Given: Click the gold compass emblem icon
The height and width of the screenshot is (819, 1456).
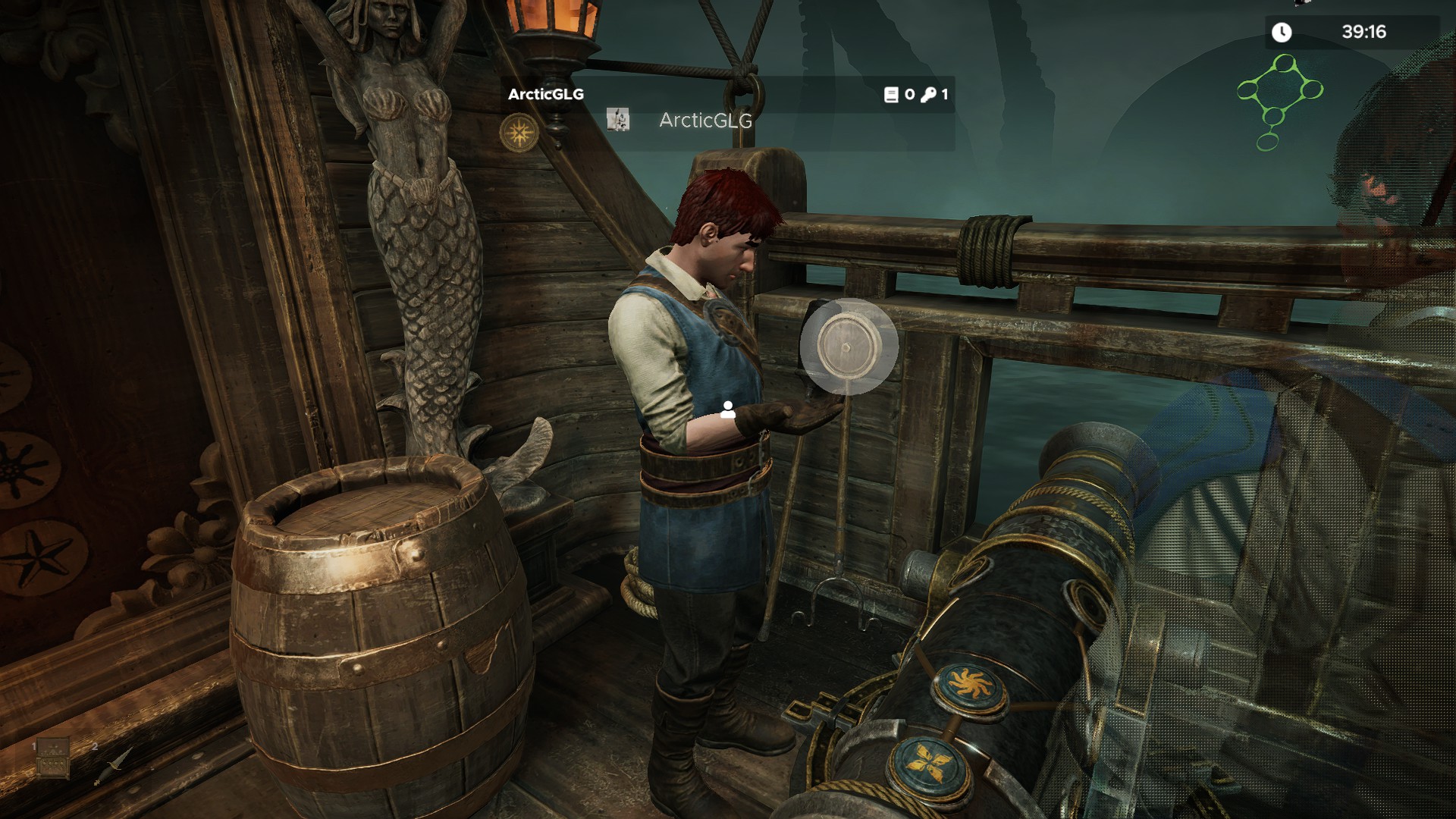Looking at the screenshot, I should point(519,133).
